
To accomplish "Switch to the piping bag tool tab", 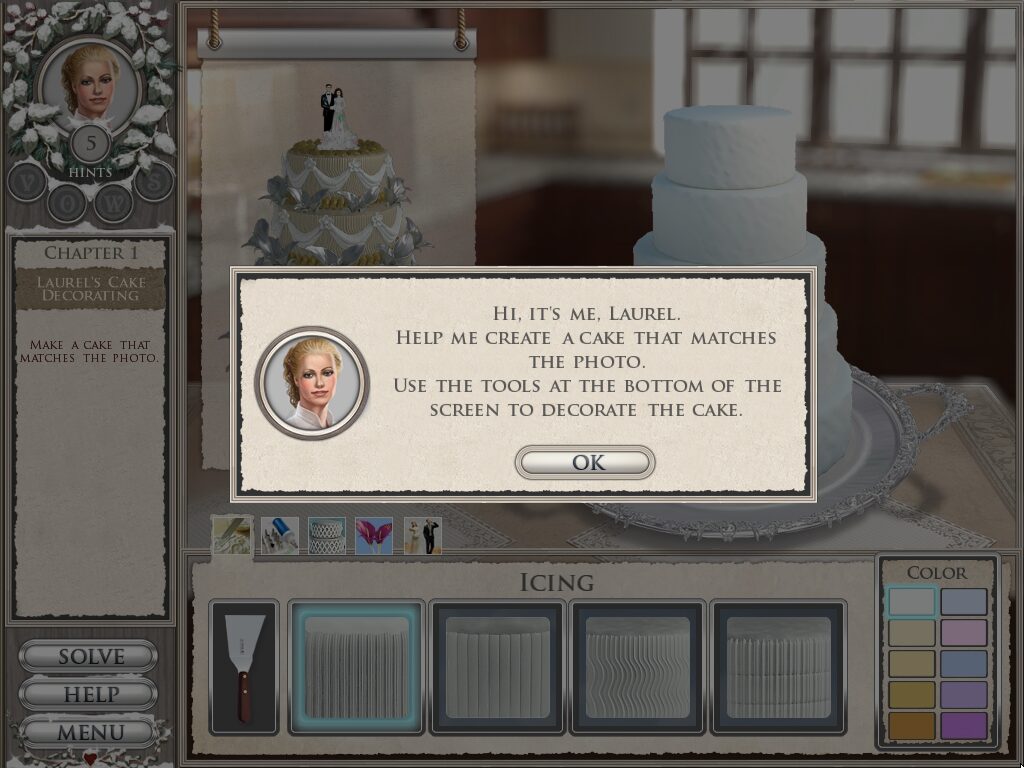I will (x=280, y=535).
